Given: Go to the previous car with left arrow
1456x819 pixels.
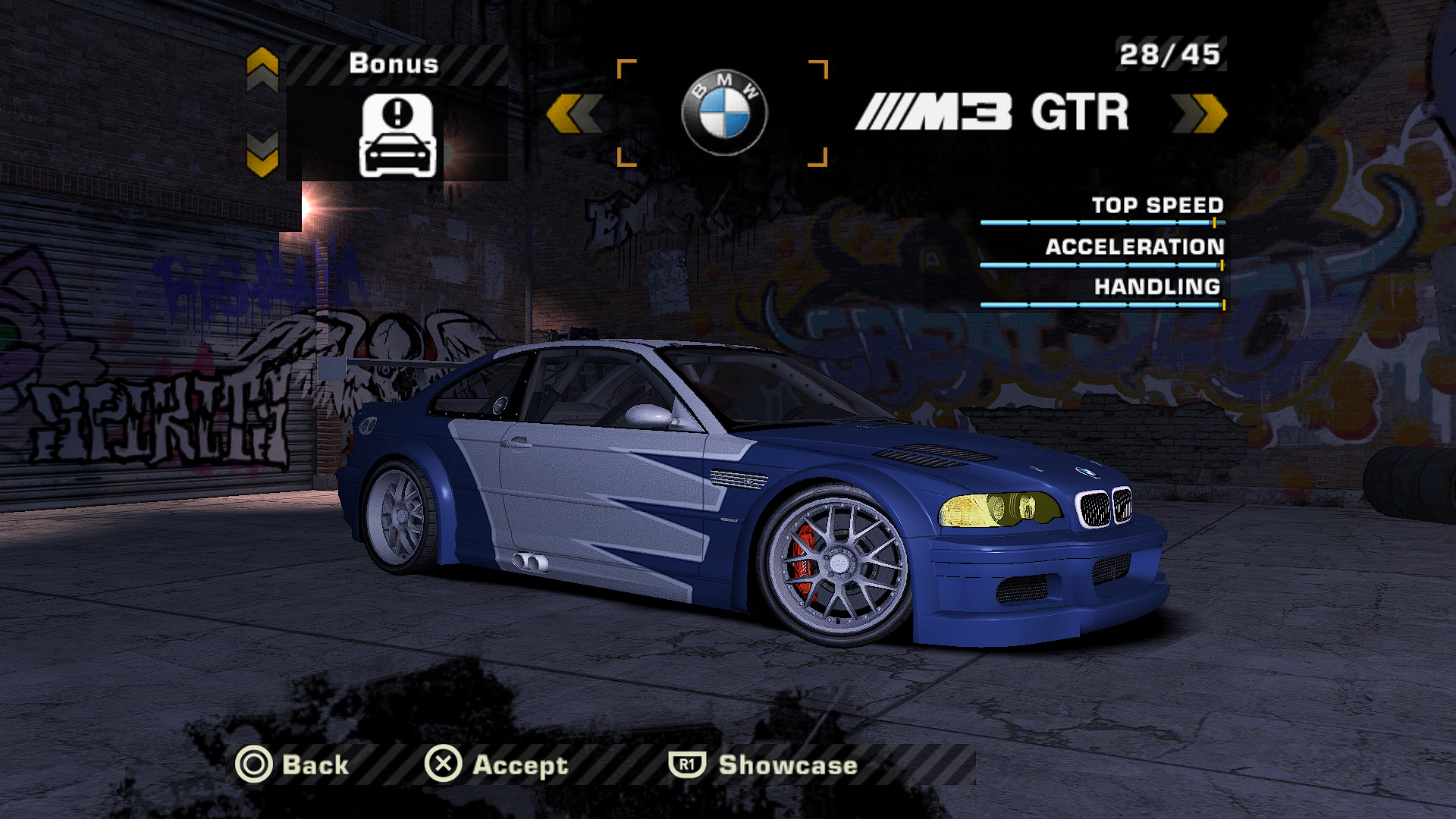Looking at the screenshot, I should click(574, 114).
